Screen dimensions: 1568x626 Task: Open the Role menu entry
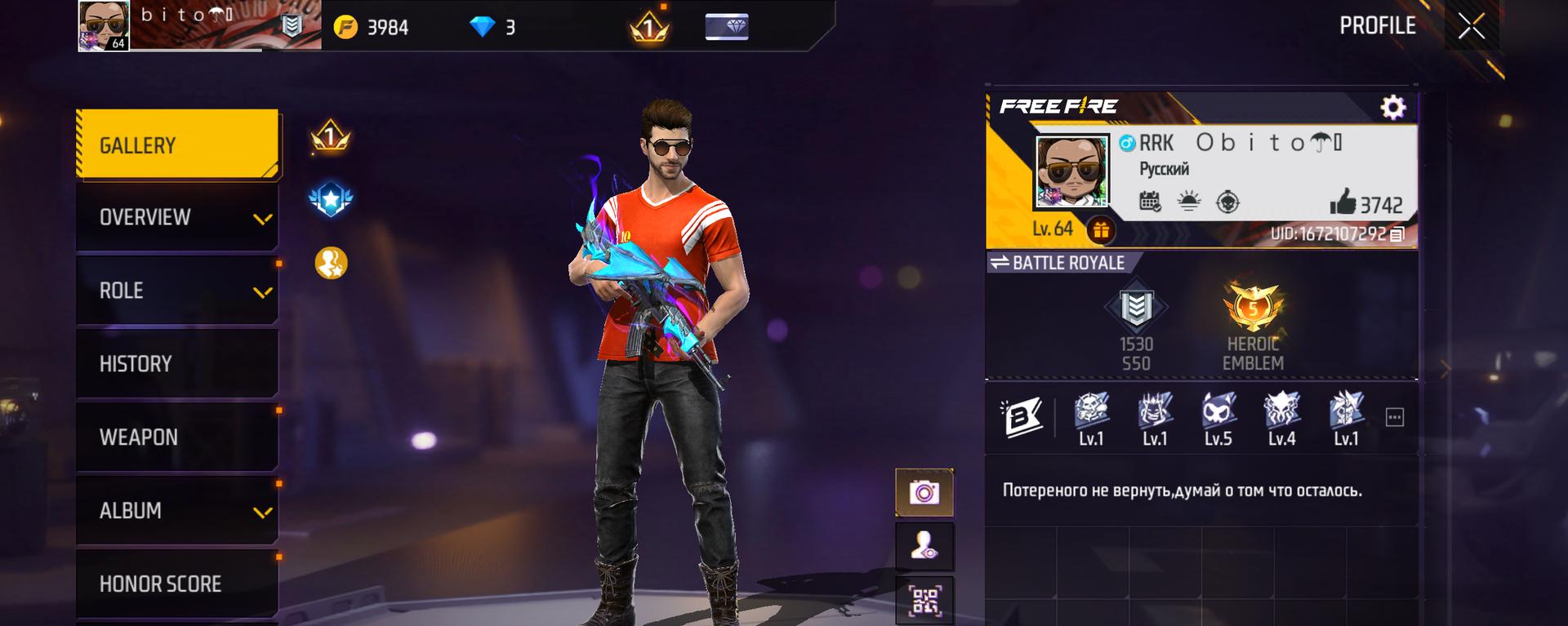click(177, 291)
